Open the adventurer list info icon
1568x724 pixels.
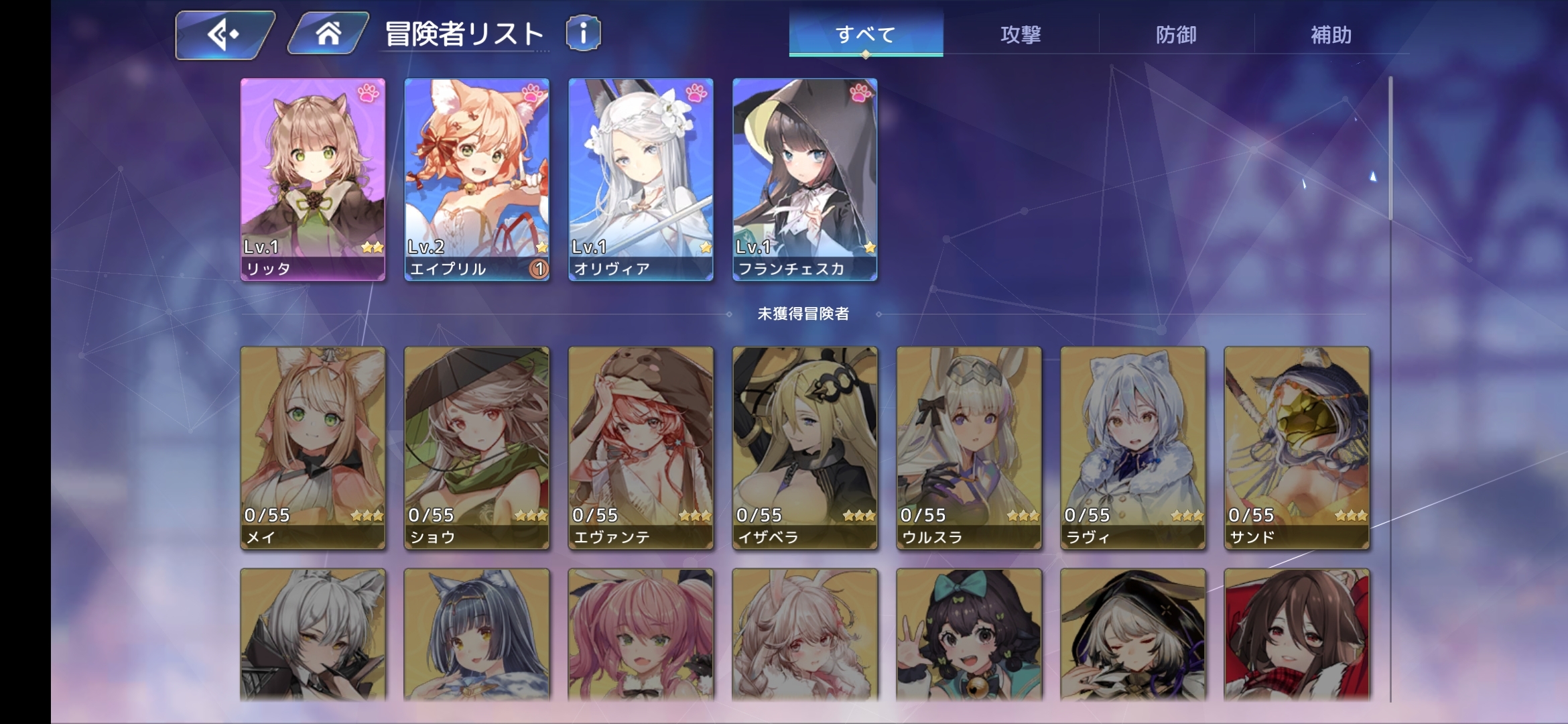tap(583, 34)
